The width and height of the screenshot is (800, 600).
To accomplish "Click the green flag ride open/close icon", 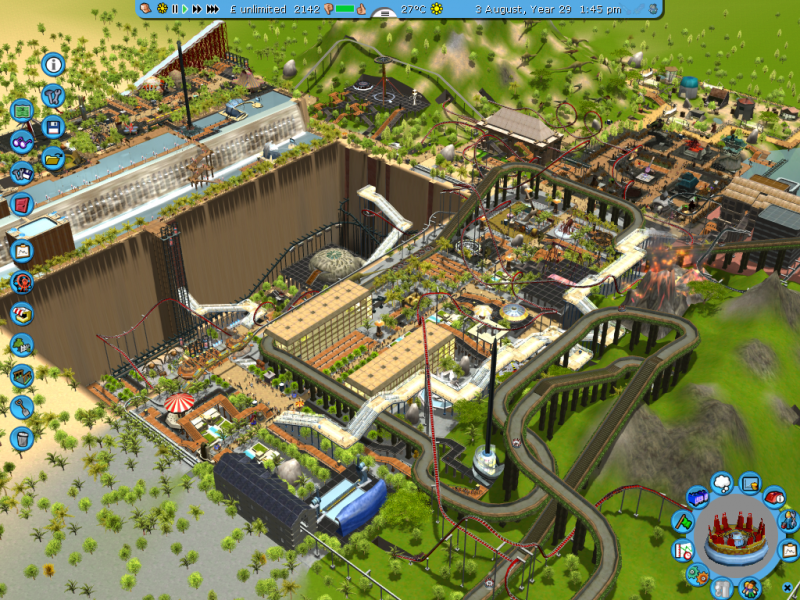I will coord(682,520).
